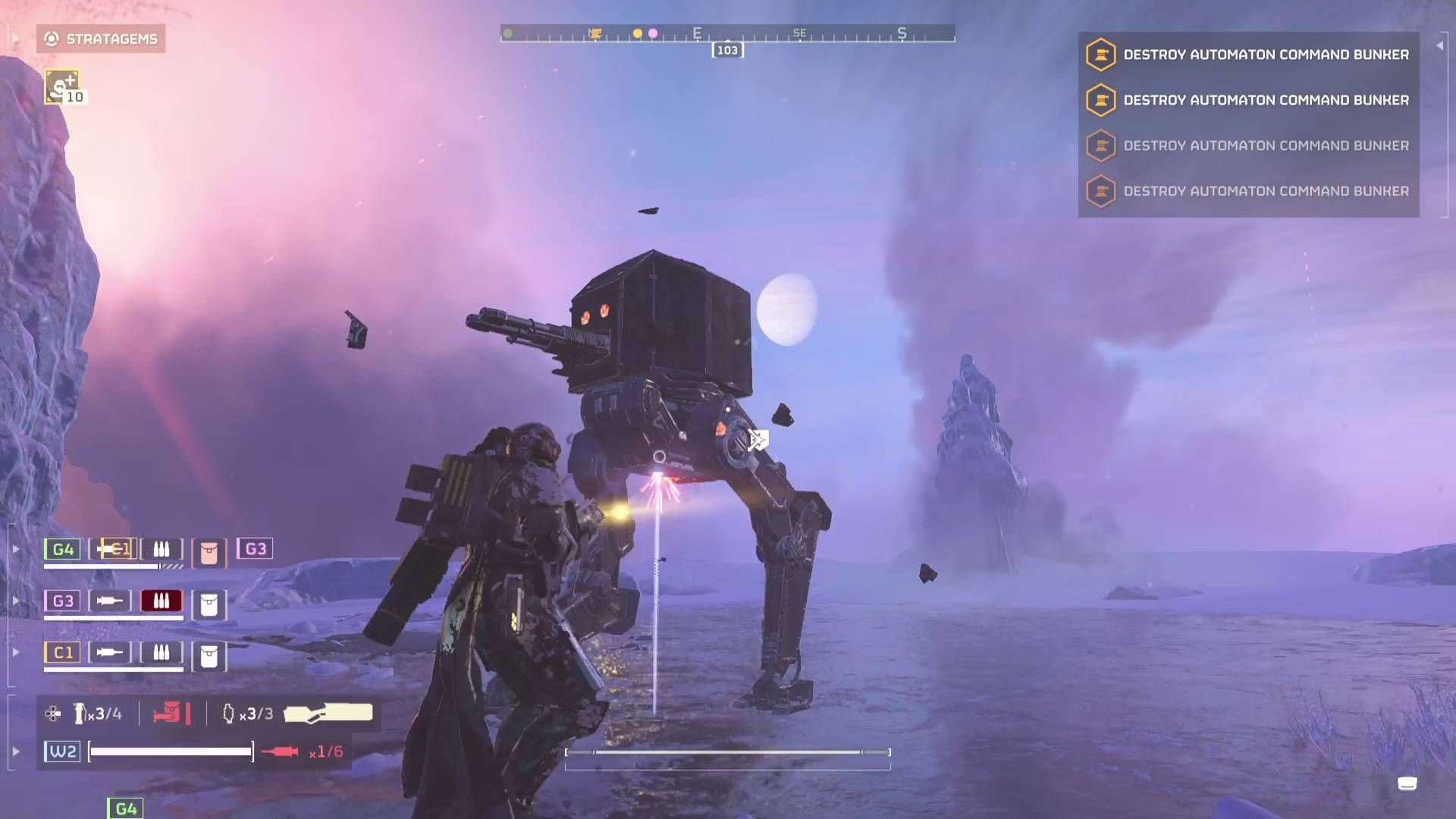Viewport: 1456px width, 819px height.
Task: Click the hexagonal flag icon on second bunker objective
Action: click(1100, 99)
